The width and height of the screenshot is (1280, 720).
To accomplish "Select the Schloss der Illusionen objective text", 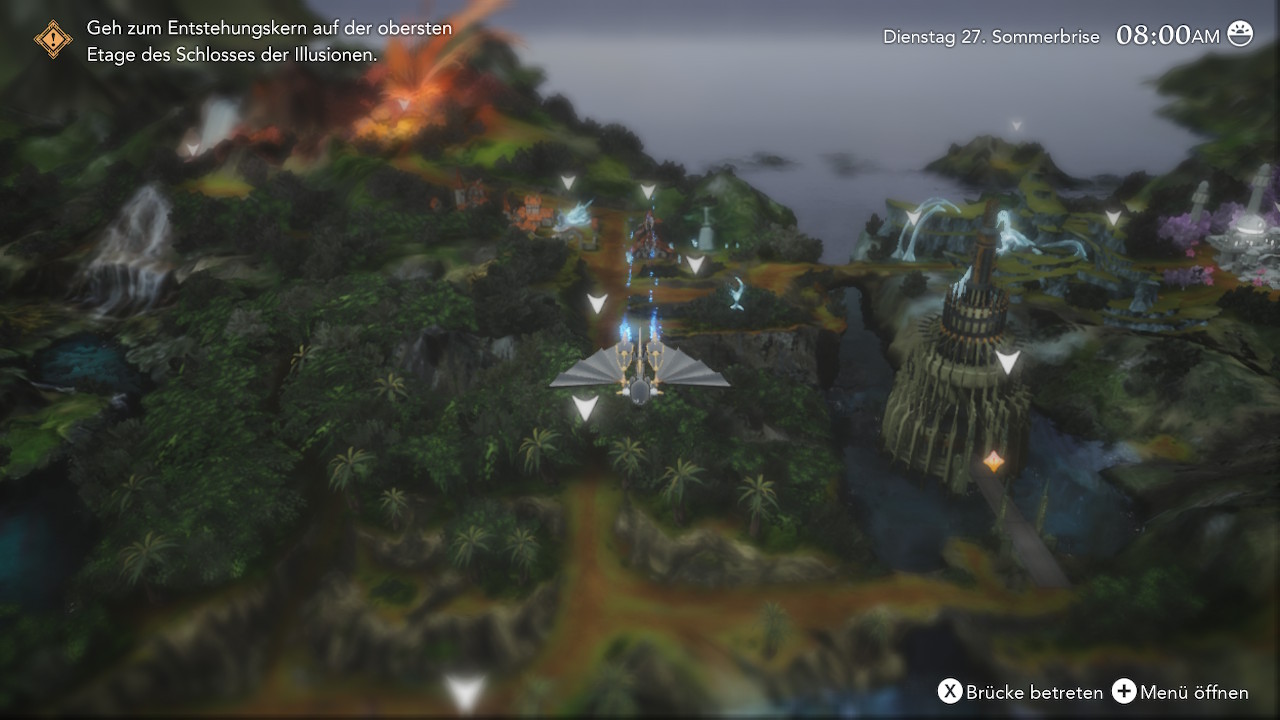I will click(269, 41).
